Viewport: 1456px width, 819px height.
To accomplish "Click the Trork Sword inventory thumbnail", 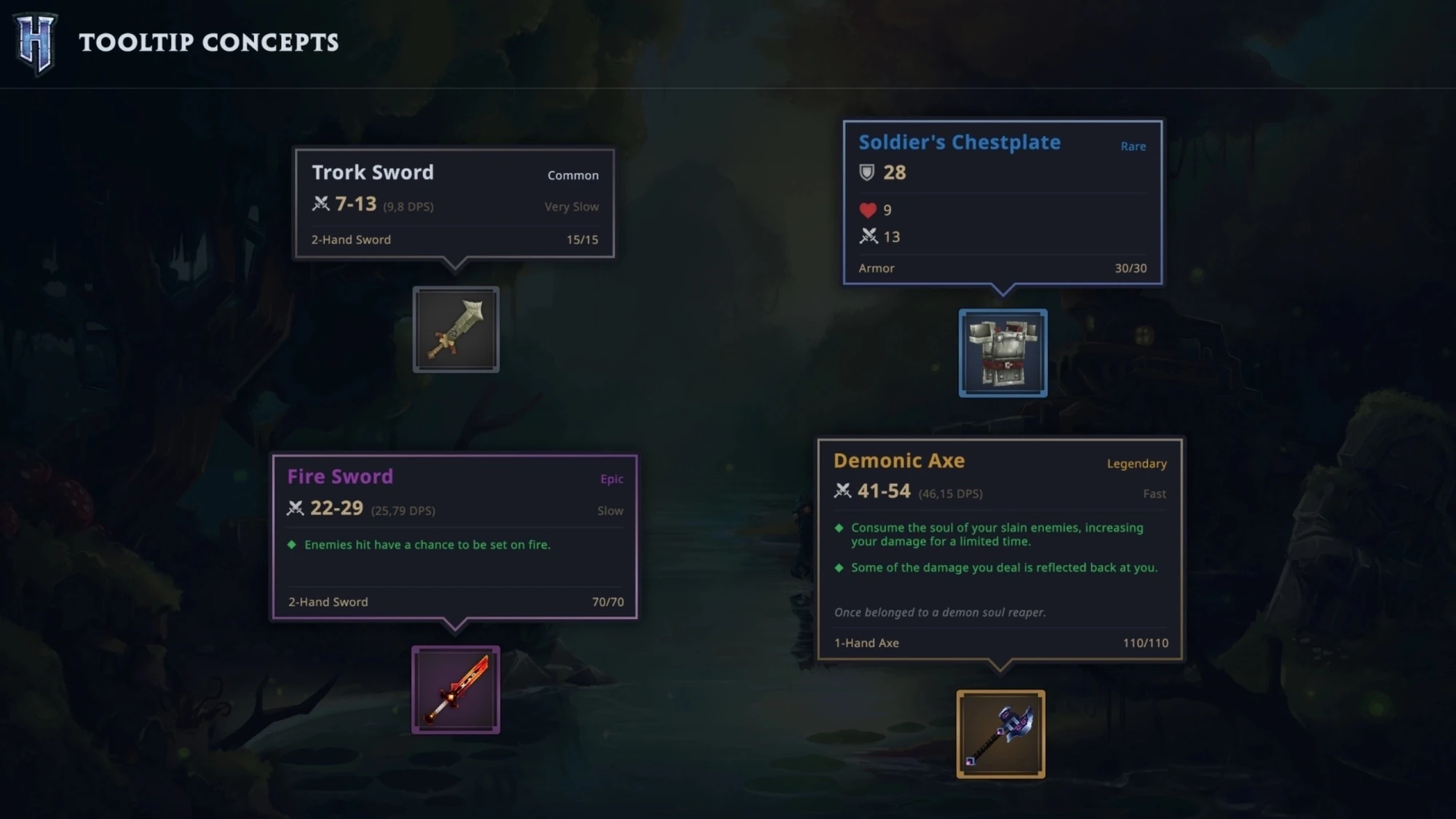I will coord(456,330).
